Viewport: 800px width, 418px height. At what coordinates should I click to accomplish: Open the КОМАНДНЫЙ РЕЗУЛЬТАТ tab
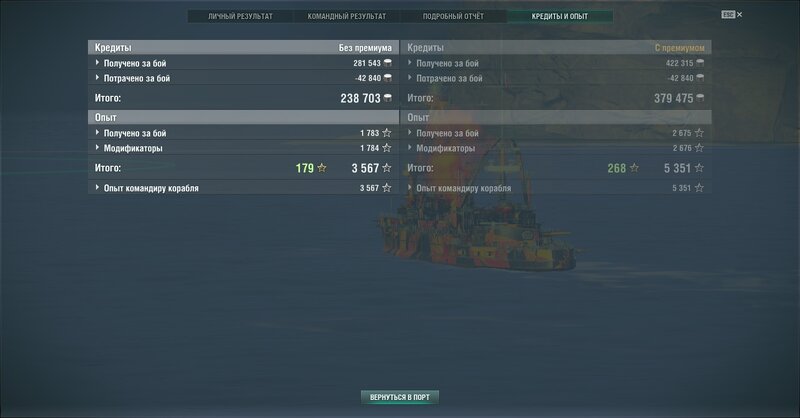pyautogui.click(x=345, y=17)
